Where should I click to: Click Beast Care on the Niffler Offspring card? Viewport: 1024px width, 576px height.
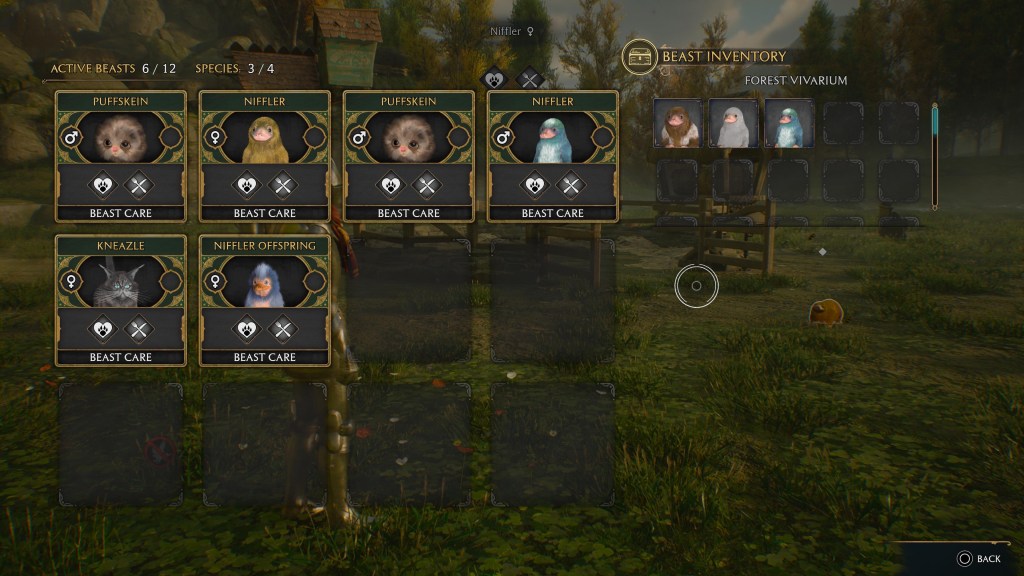pos(264,357)
